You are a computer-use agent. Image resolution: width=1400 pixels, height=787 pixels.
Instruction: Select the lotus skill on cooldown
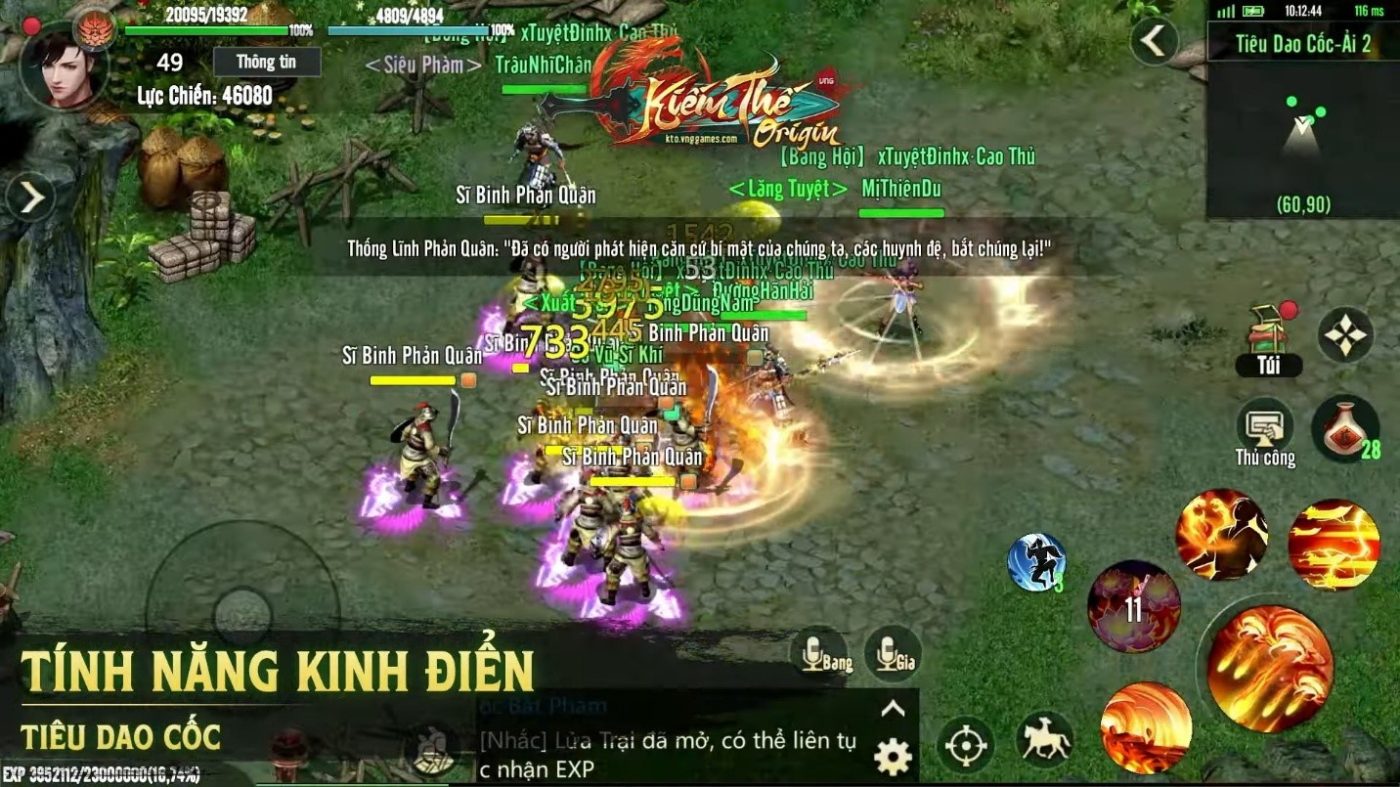pyautogui.click(x=1133, y=607)
